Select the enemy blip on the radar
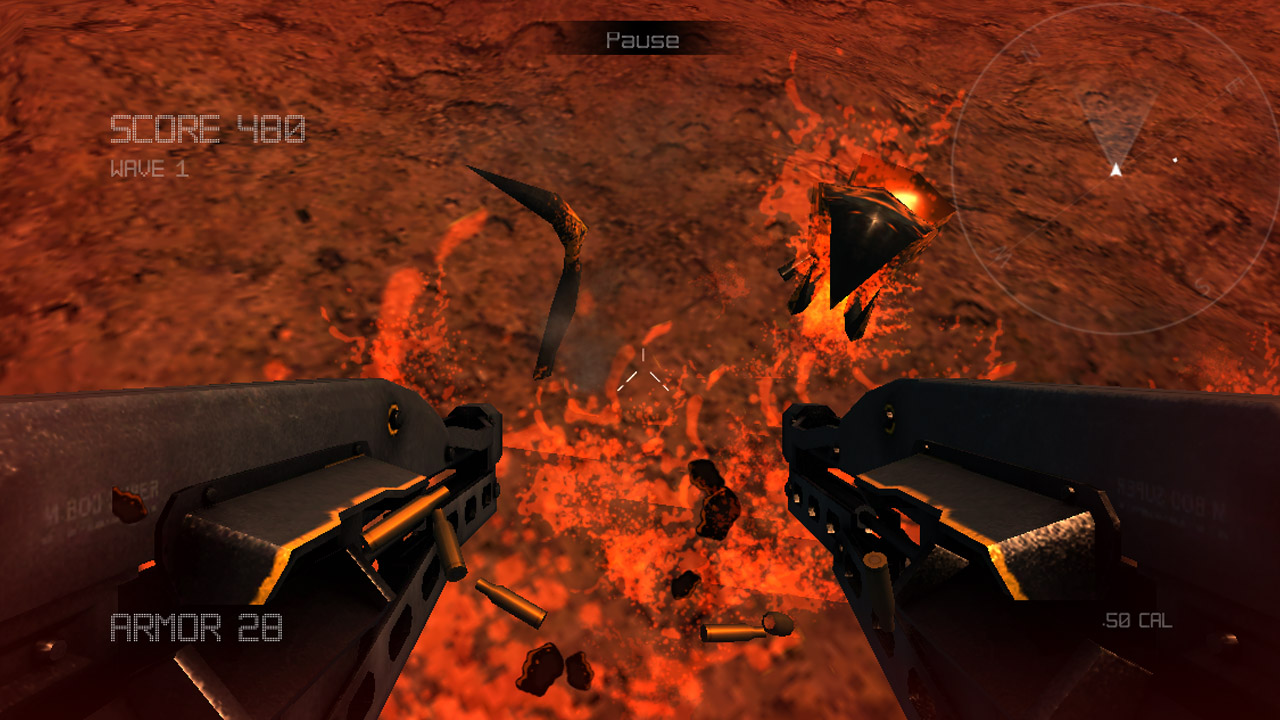The height and width of the screenshot is (720, 1280). pos(1174,159)
